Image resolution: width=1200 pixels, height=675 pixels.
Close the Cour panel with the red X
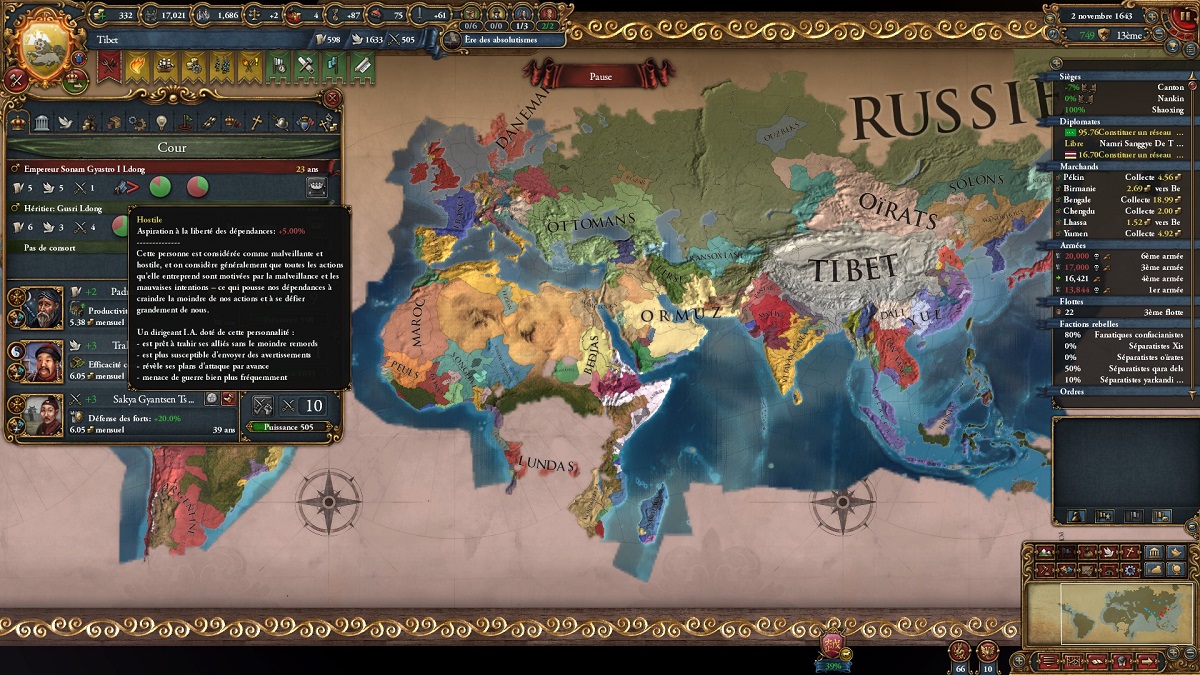[x=332, y=98]
